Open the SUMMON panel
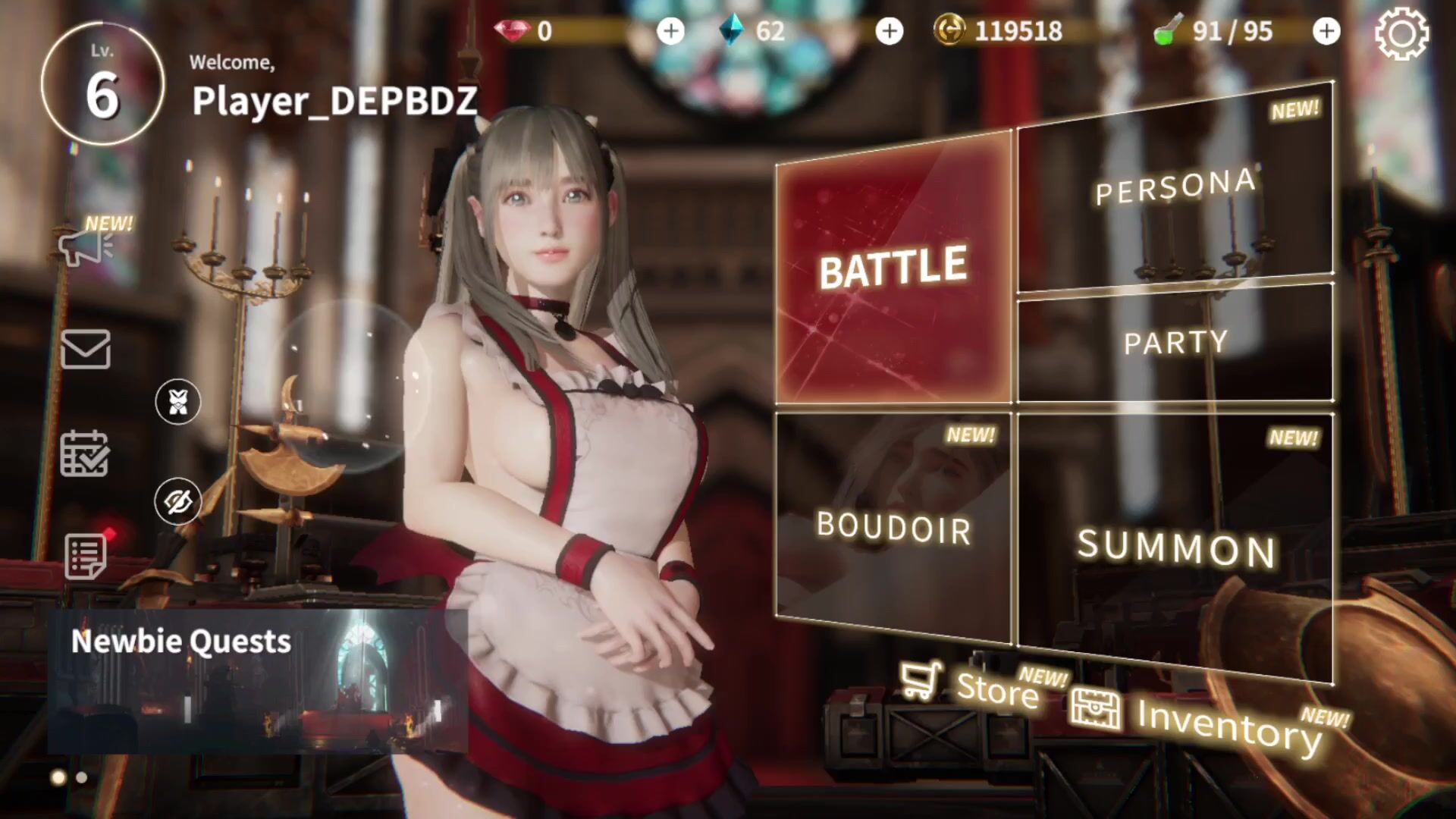 click(1175, 546)
